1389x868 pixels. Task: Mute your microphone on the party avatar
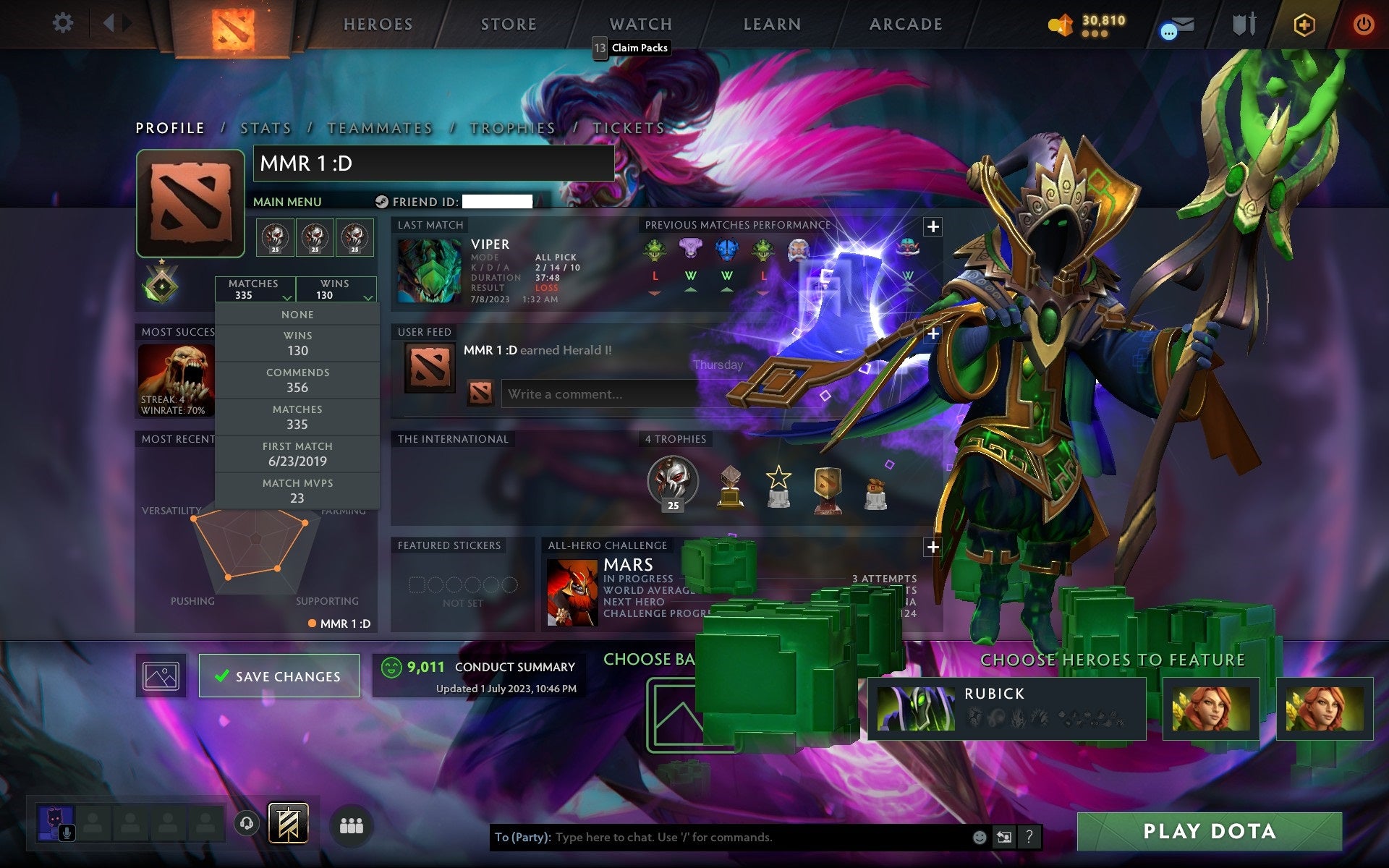(67, 832)
